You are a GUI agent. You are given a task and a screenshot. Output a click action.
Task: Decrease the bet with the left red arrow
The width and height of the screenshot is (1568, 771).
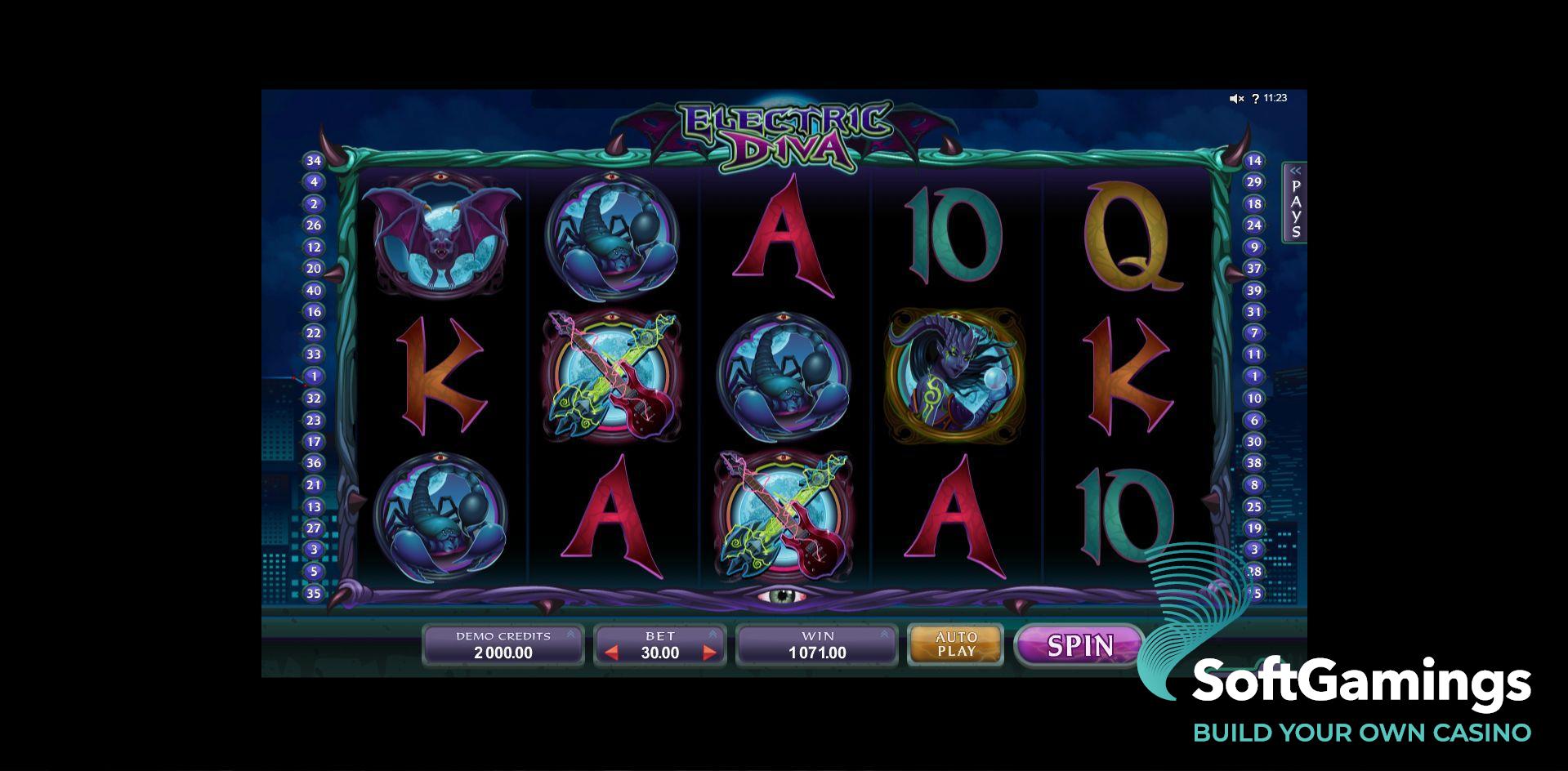(x=611, y=653)
